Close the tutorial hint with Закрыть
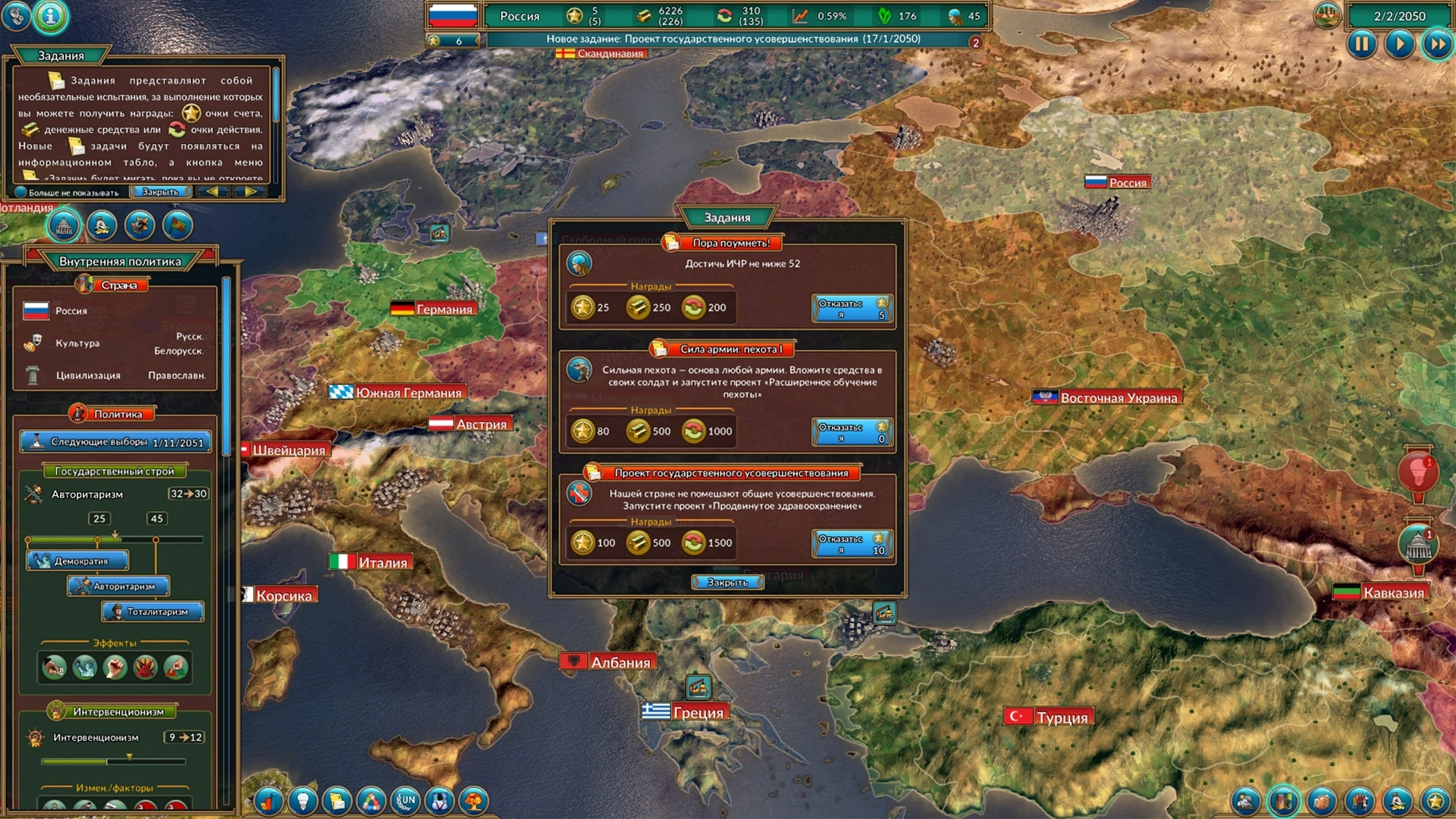1456x819 pixels. coord(160,192)
